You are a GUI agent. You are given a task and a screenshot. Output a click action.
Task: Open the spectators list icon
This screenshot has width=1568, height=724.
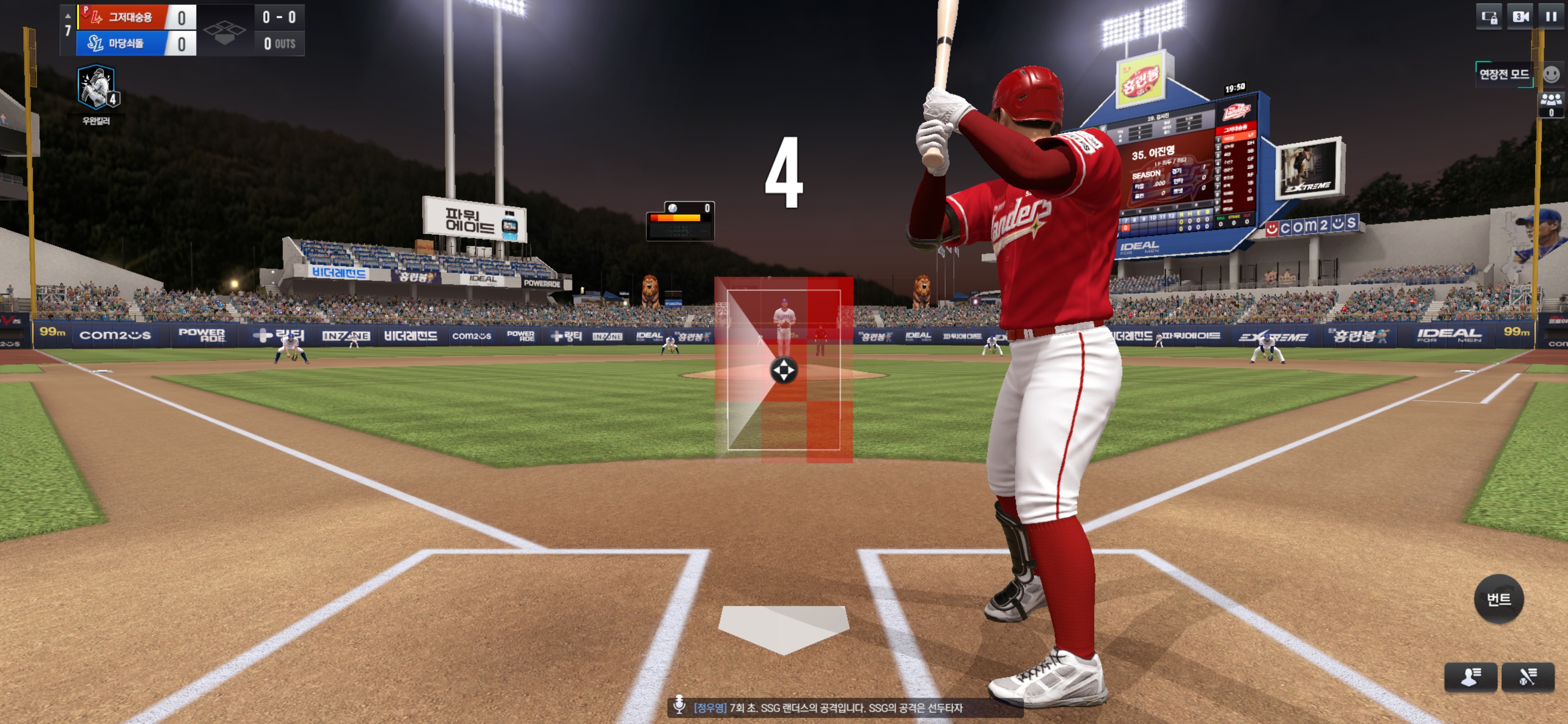1550,104
